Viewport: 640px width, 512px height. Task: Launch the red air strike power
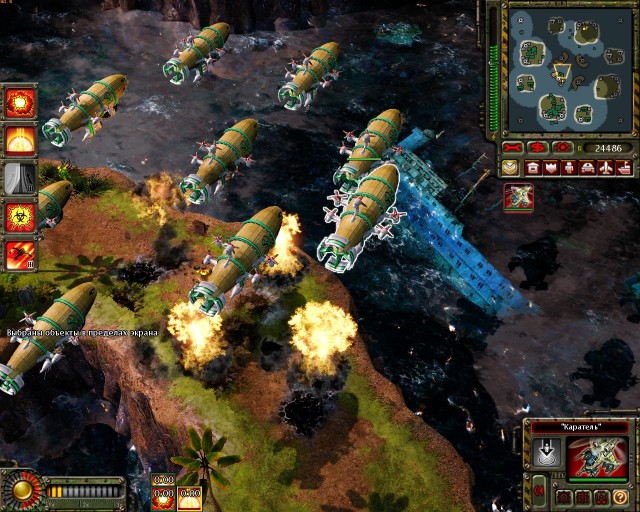pyautogui.click(x=20, y=252)
